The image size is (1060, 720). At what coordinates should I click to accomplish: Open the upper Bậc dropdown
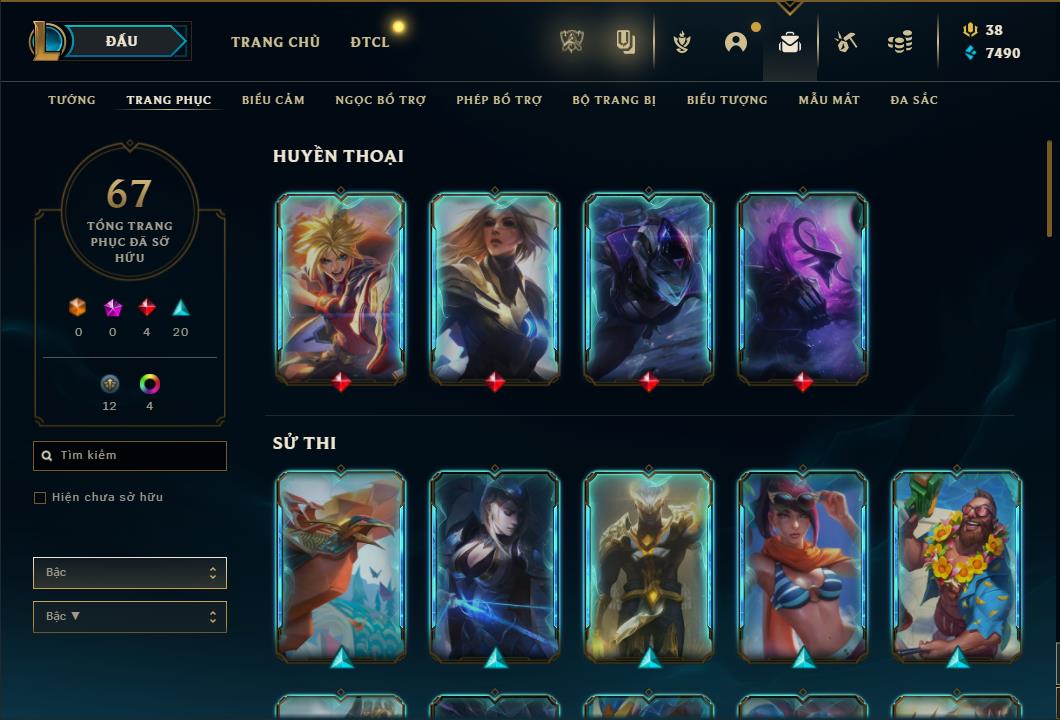pos(130,573)
